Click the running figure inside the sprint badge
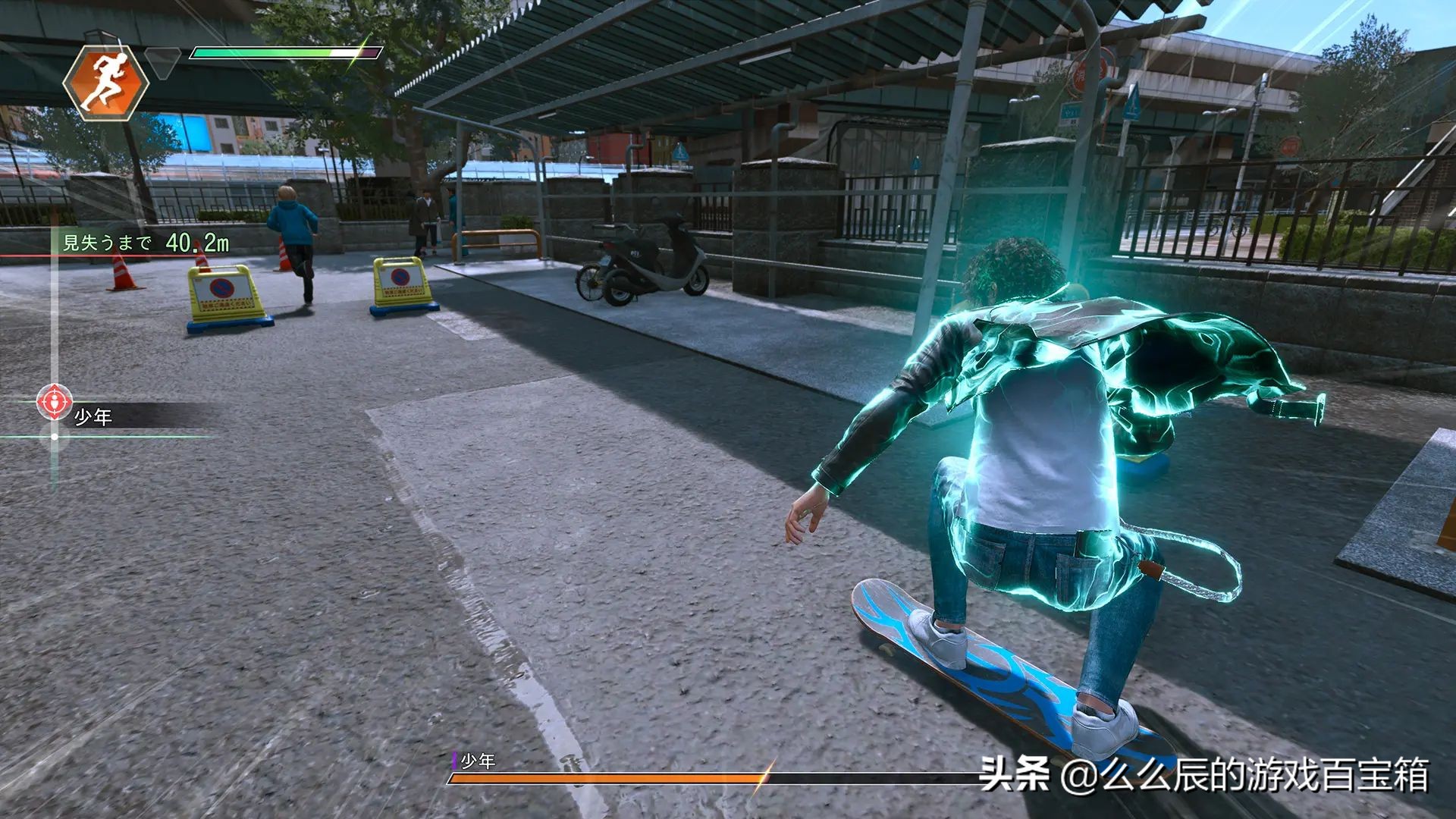Image resolution: width=1456 pixels, height=819 pixels. pyautogui.click(x=108, y=82)
